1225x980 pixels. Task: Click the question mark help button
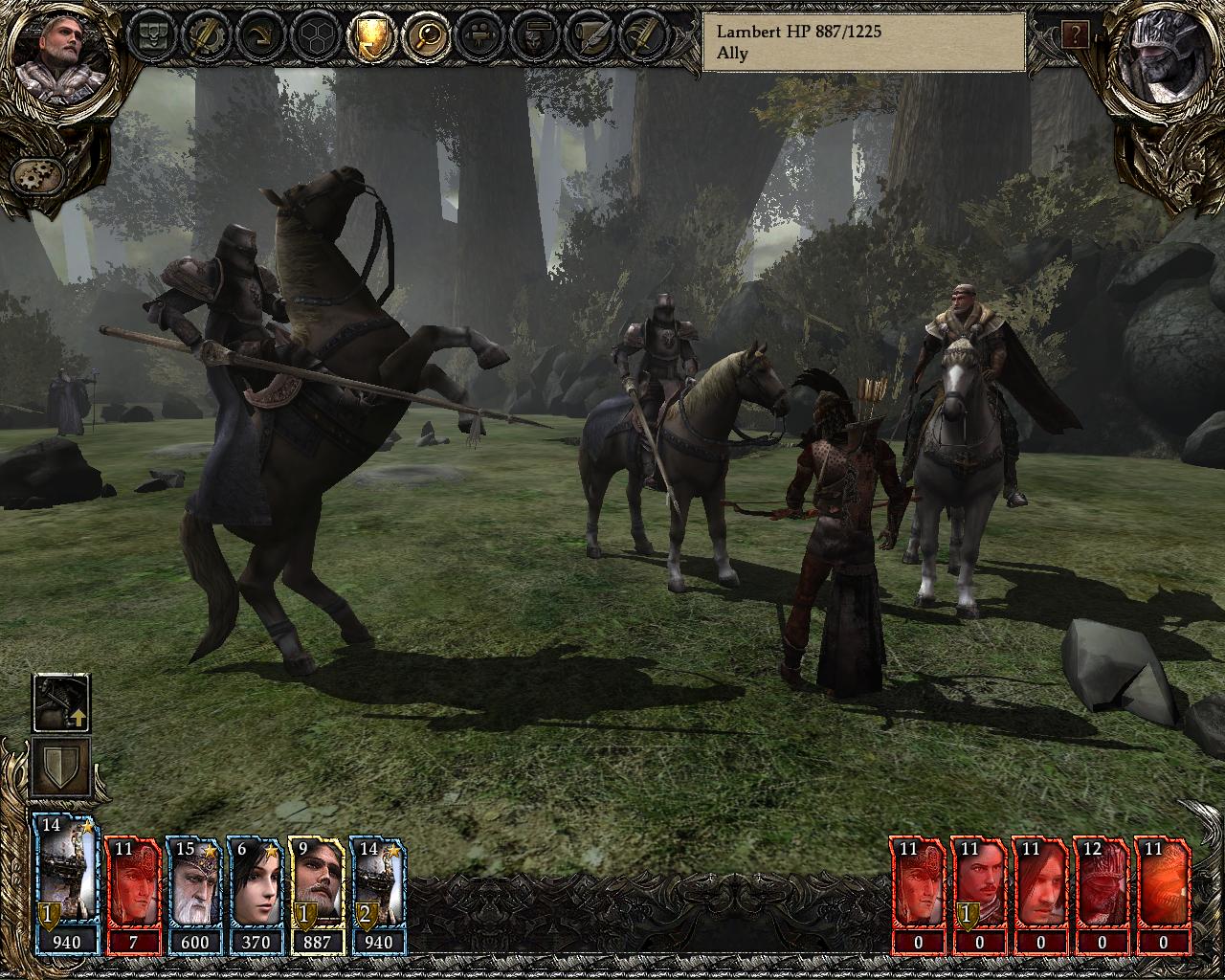pyautogui.click(x=1075, y=35)
